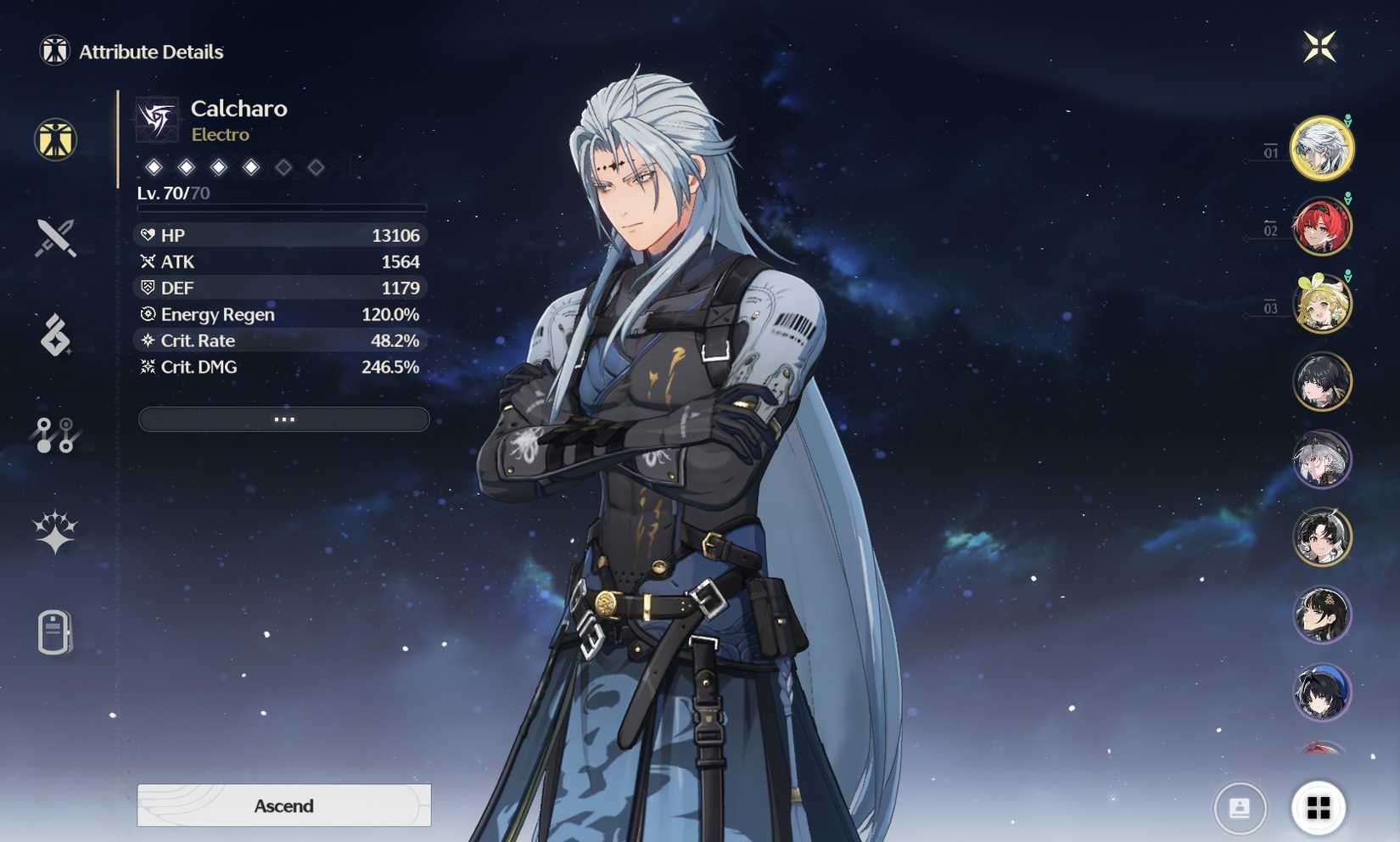Pick the grey-haired character portrait wearing a hat
The height and width of the screenshot is (842, 1400).
coord(1321,459)
